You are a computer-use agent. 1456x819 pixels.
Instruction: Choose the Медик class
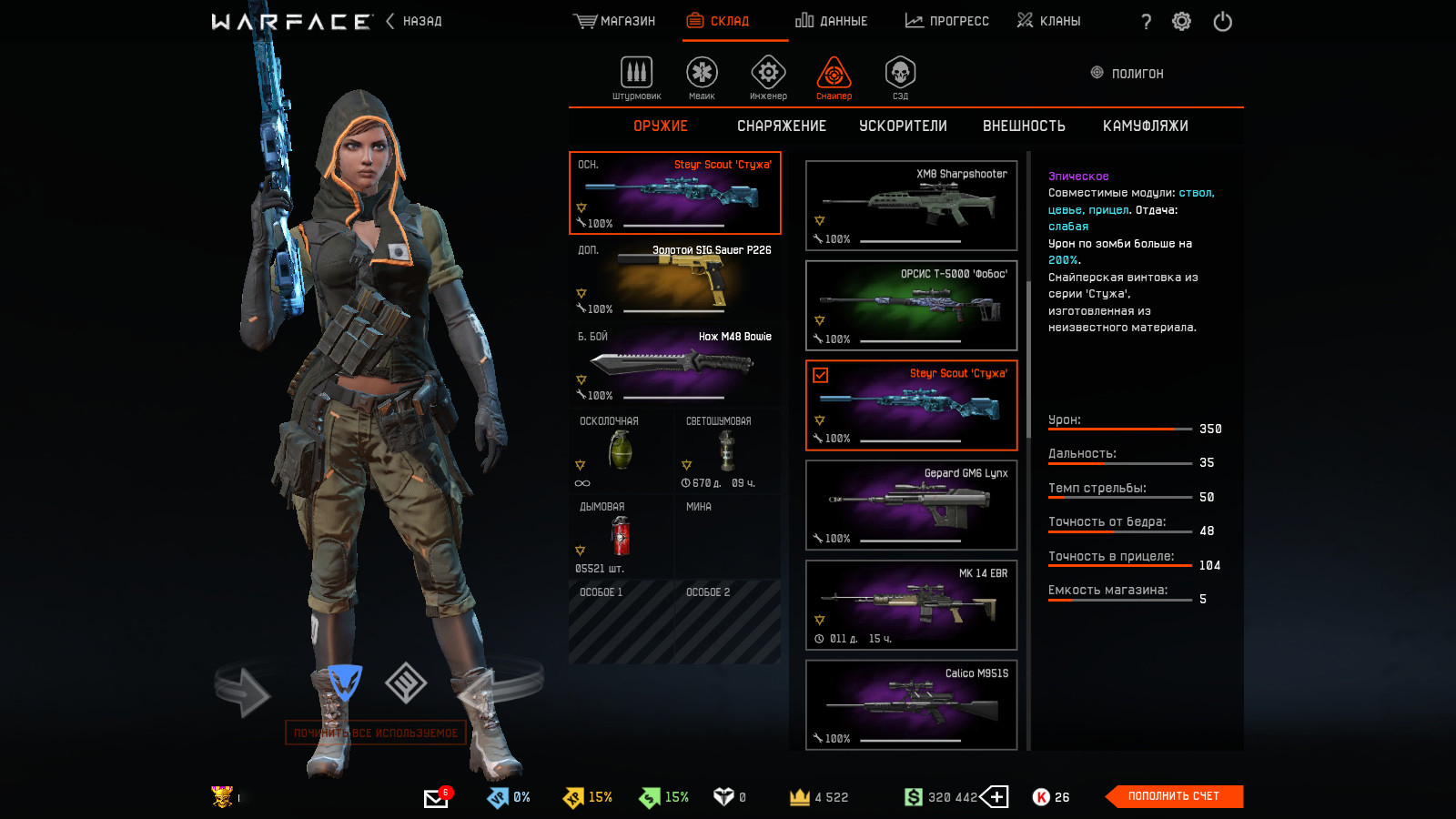coord(702,77)
